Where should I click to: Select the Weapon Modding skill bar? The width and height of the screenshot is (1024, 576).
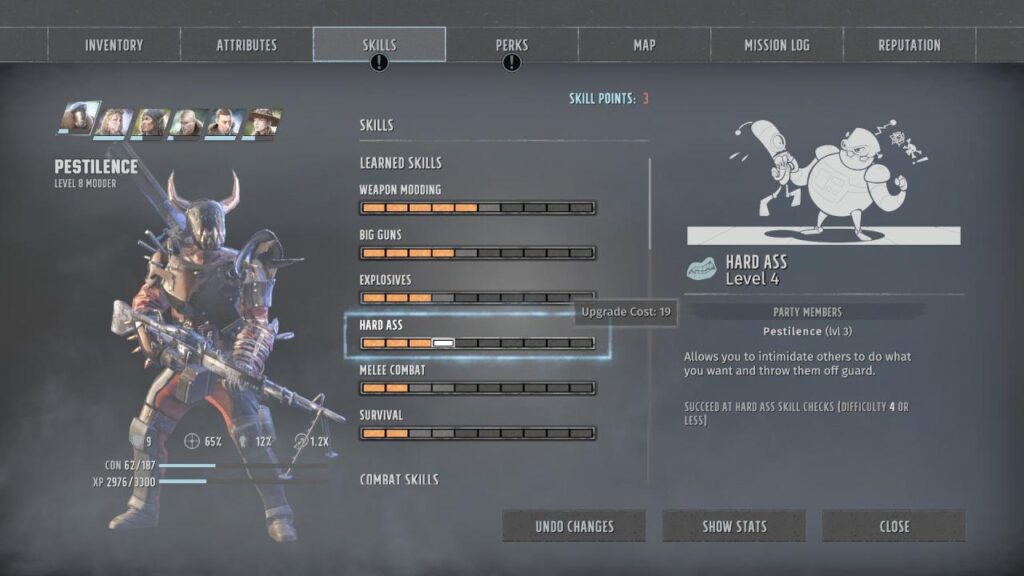(477, 208)
